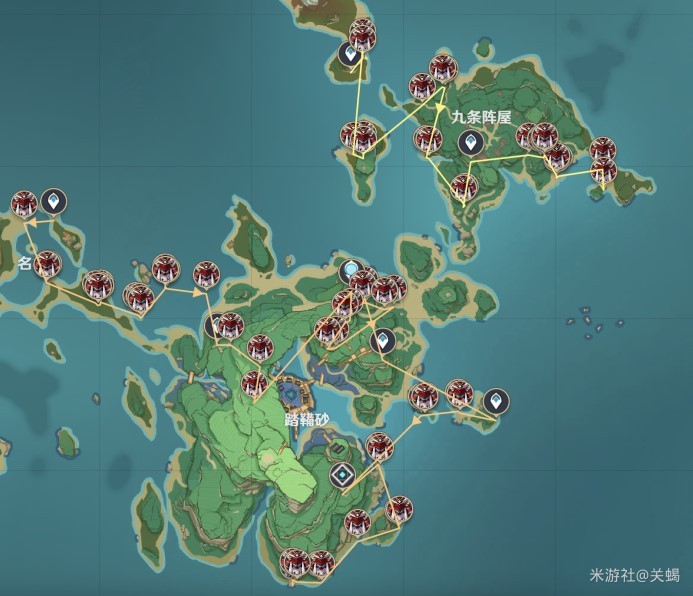Select the far-west teleport waypoint beside the enemy marker
693x596 pixels.
coord(54,202)
